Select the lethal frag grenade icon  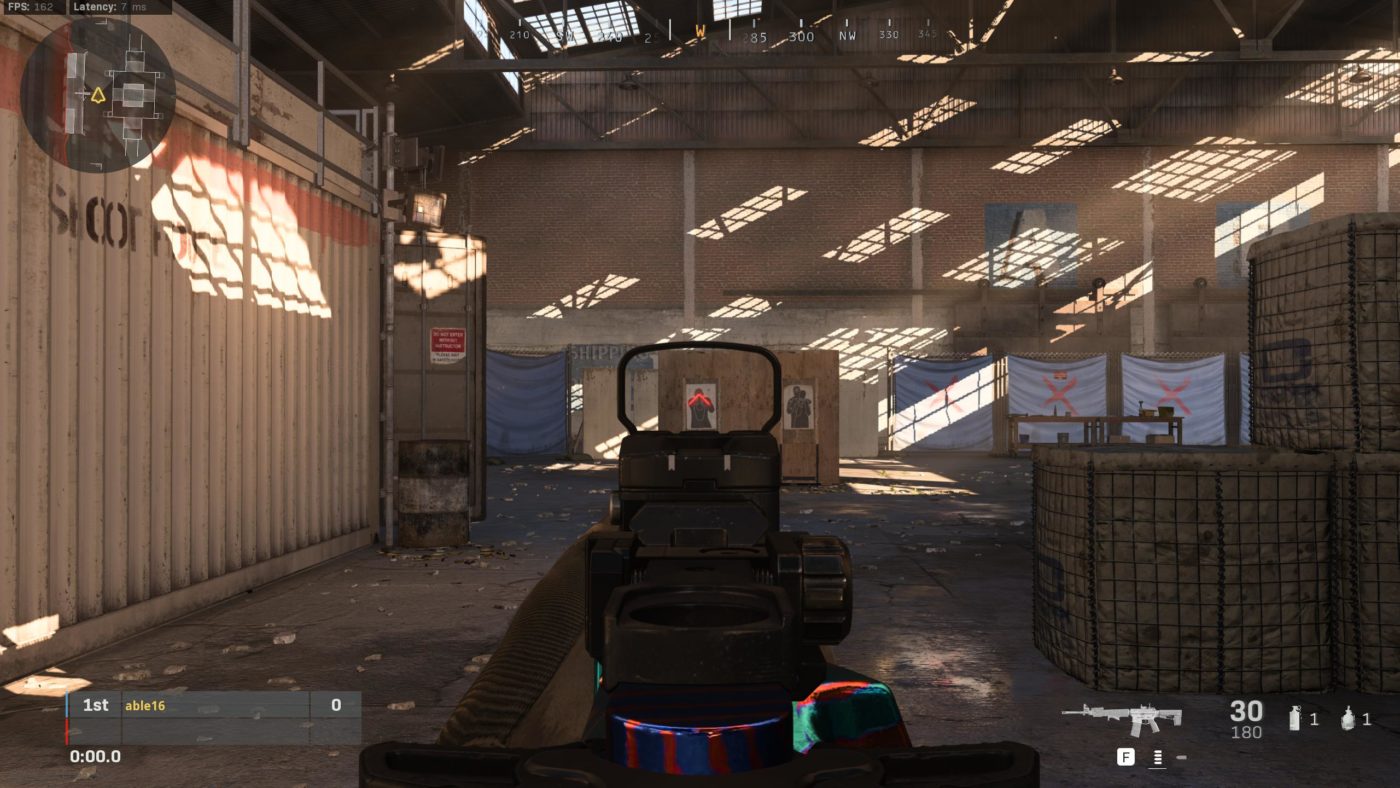click(1348, 717)
